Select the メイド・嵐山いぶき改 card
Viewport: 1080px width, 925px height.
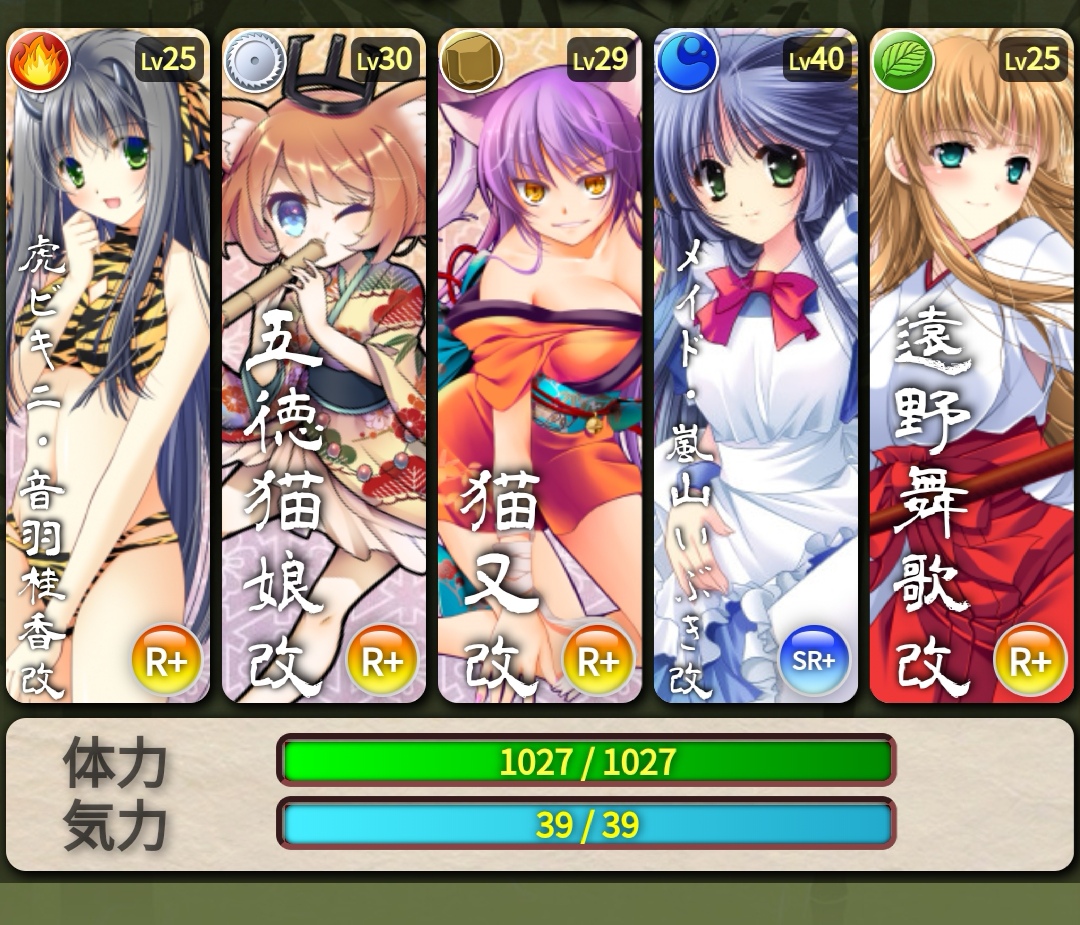tap(756, 365)
